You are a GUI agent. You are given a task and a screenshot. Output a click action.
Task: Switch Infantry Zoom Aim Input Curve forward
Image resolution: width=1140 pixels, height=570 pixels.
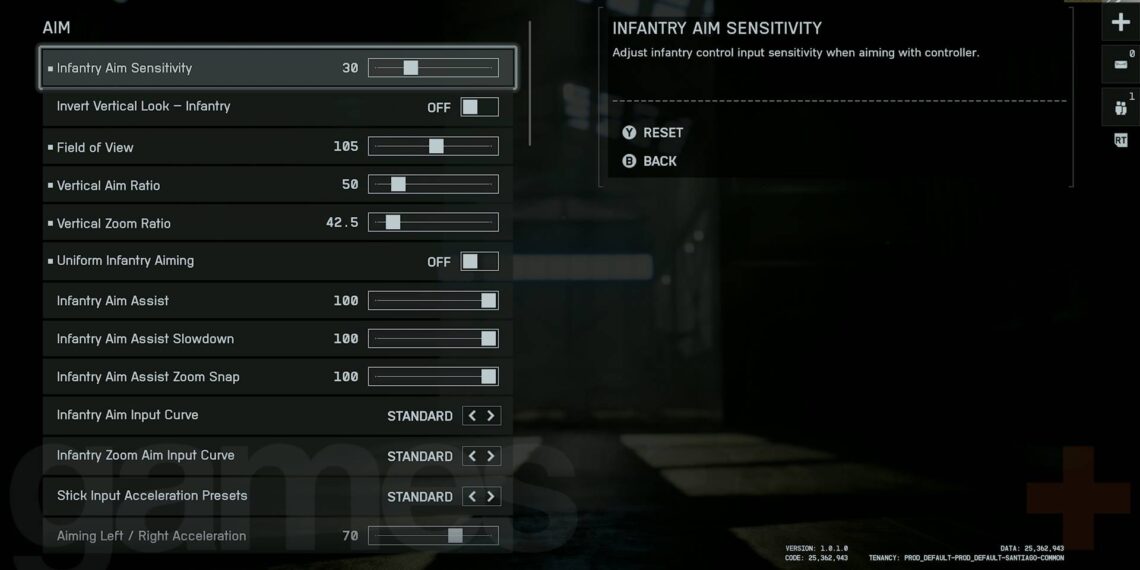(x=491, y=456)
